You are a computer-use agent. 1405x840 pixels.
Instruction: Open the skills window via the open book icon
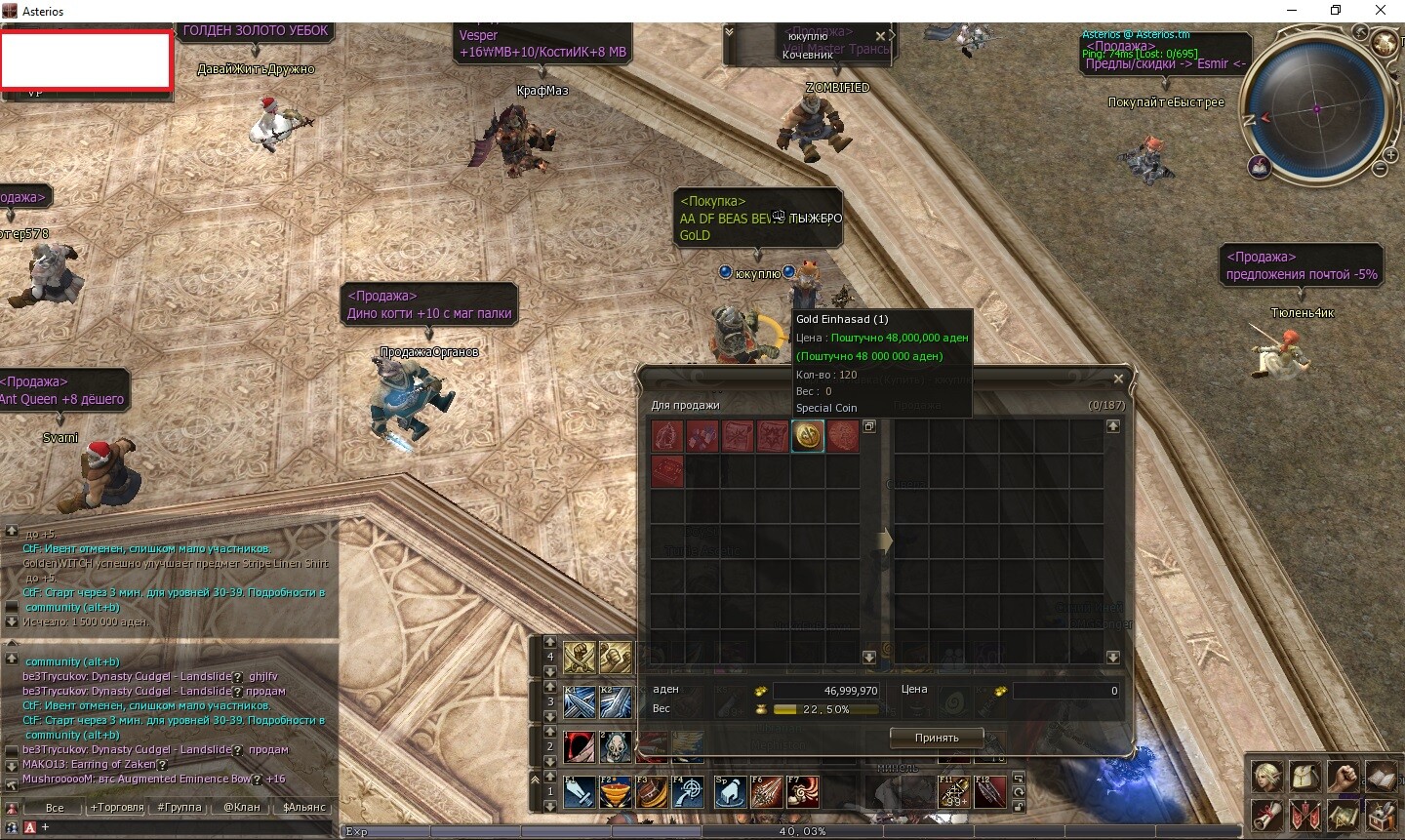click(x=1382, y=777)
